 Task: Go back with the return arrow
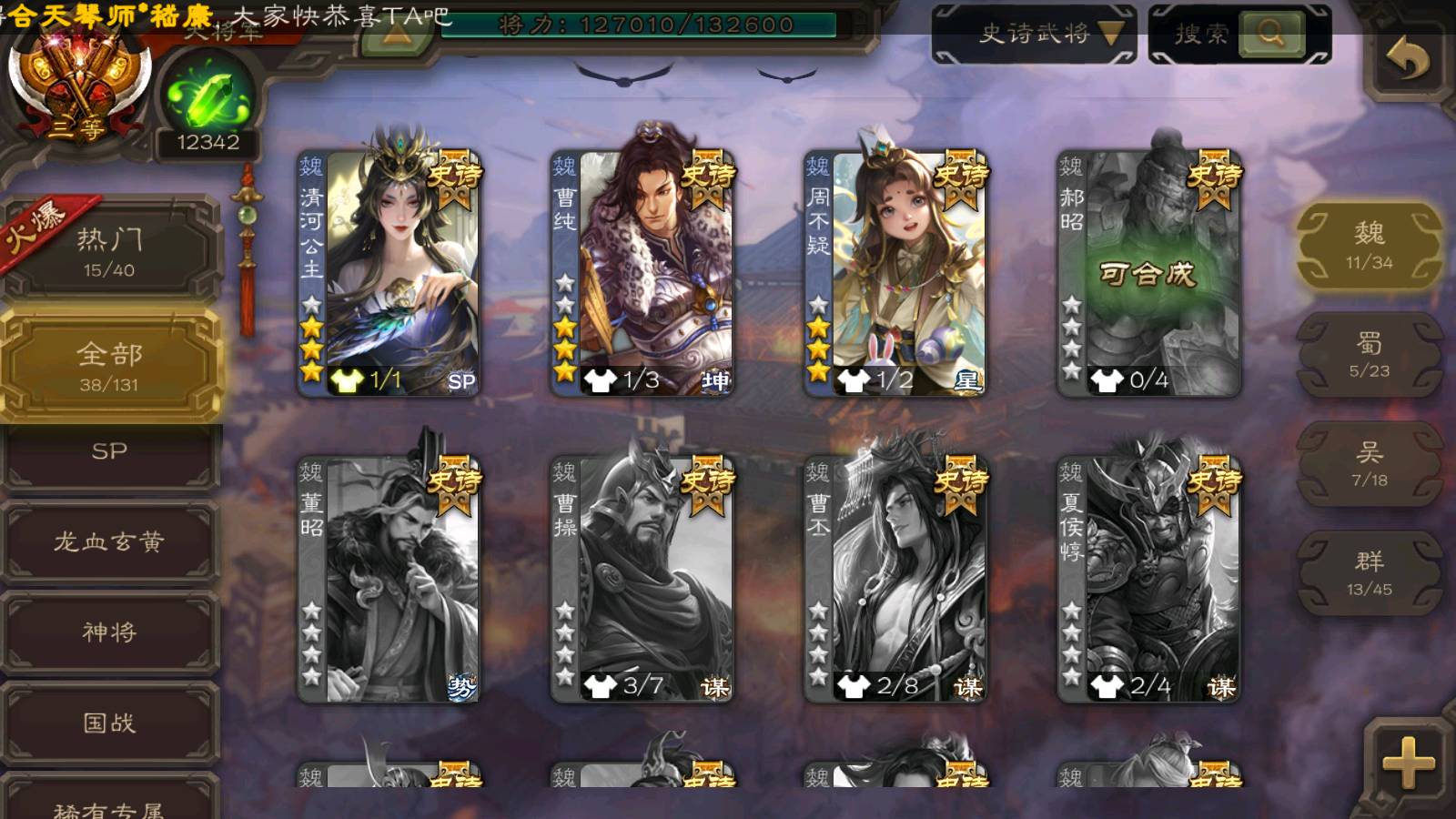[1407, 60]
